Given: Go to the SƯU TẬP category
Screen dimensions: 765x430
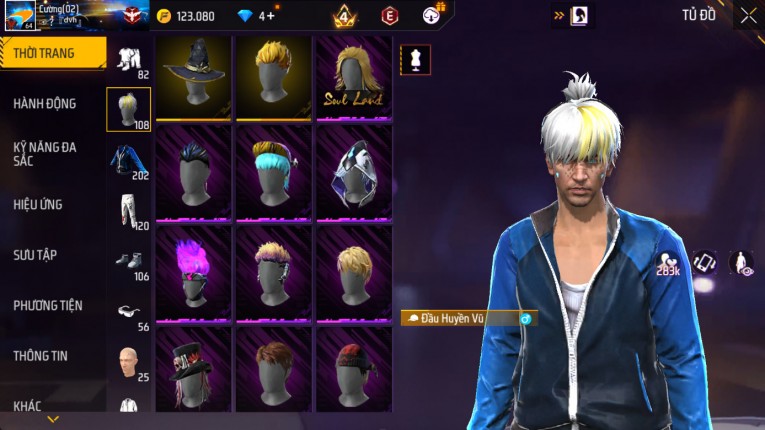Looking at the screenshot, I should coord(36,255).
